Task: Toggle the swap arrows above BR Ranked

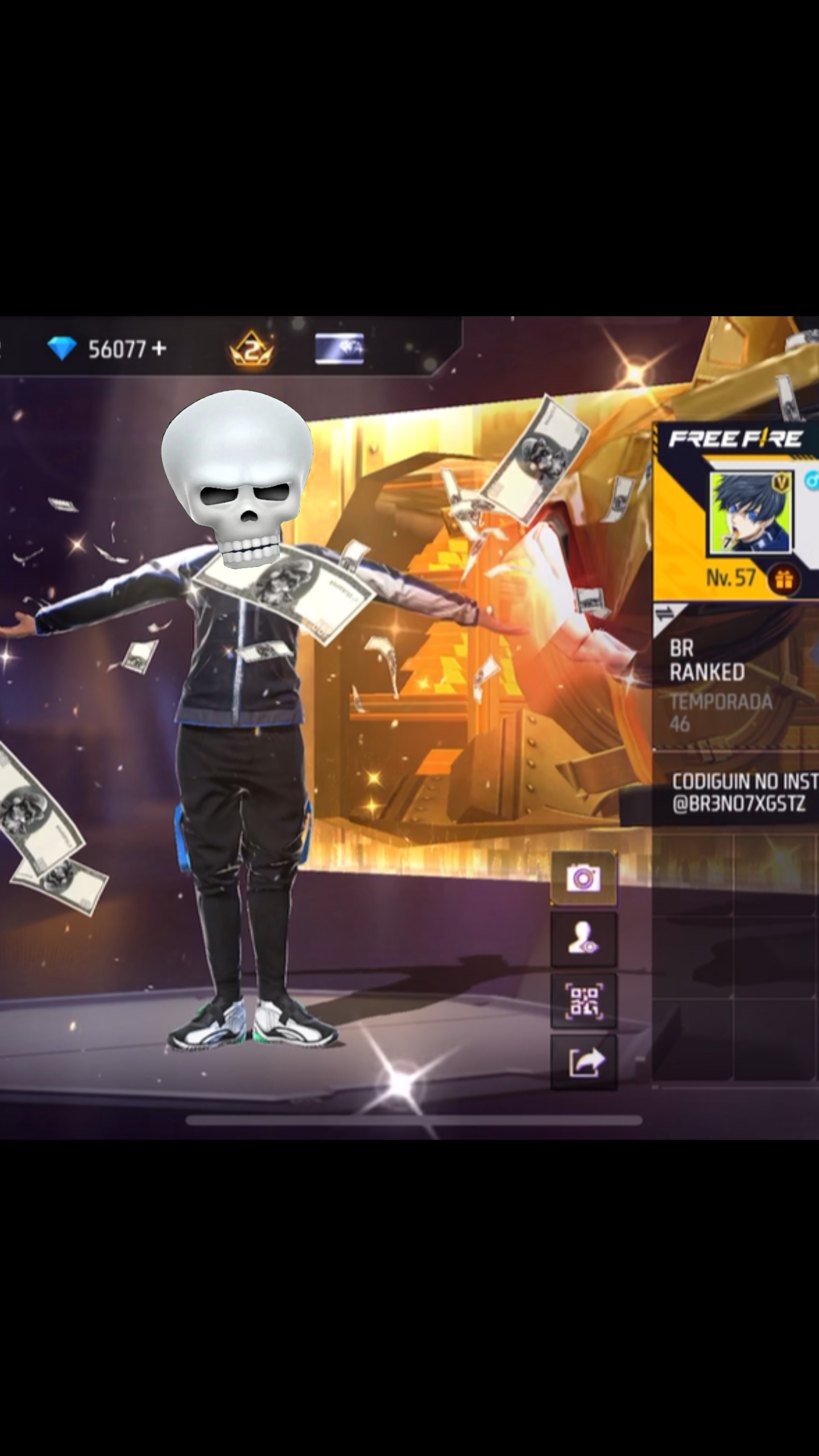Action: point(665,614)
